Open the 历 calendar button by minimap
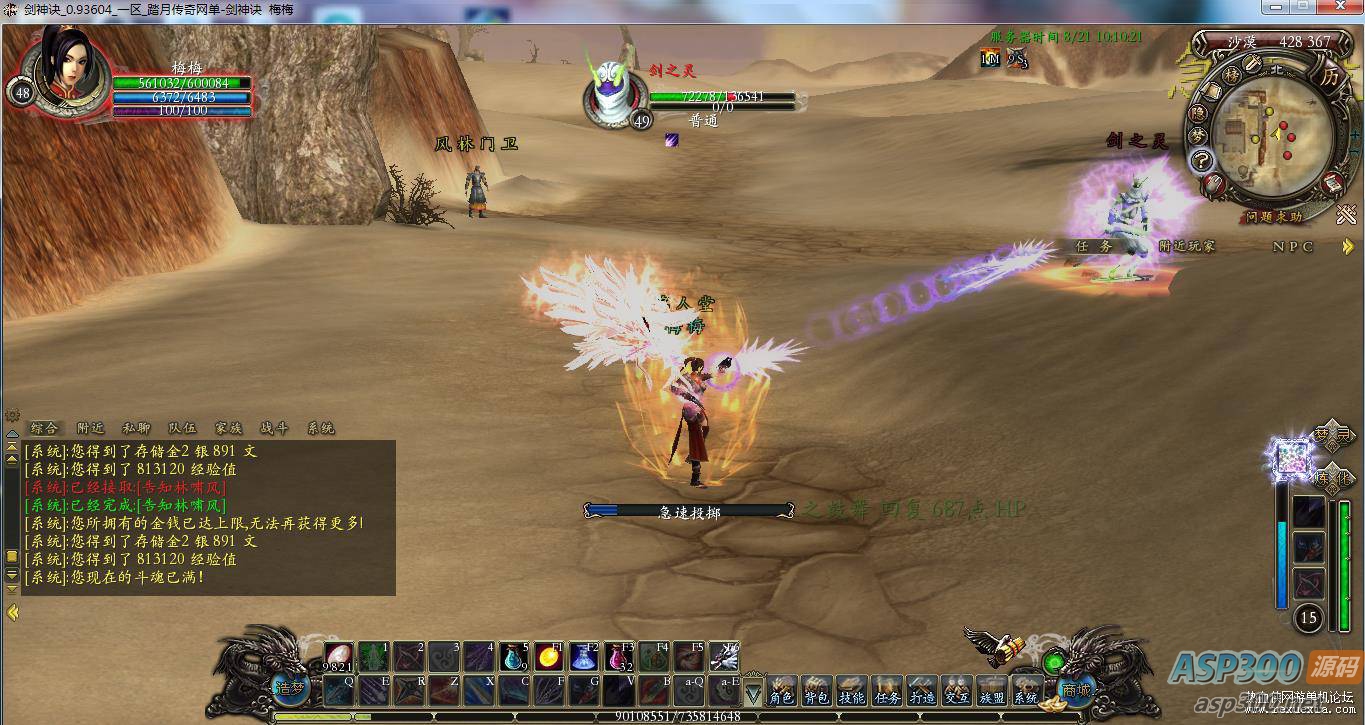Image resolution: width=1365 pixels, height=725 pixels. 1329,76
